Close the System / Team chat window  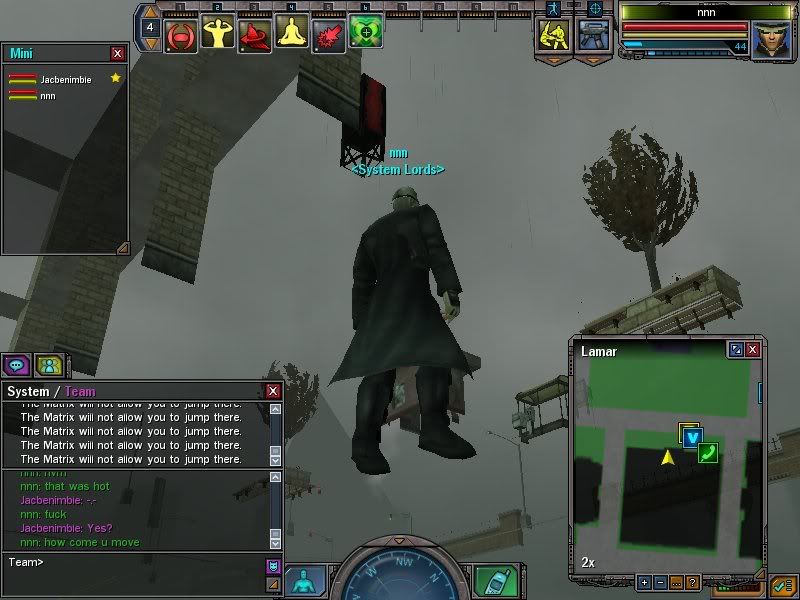click(x=273, y=391)
